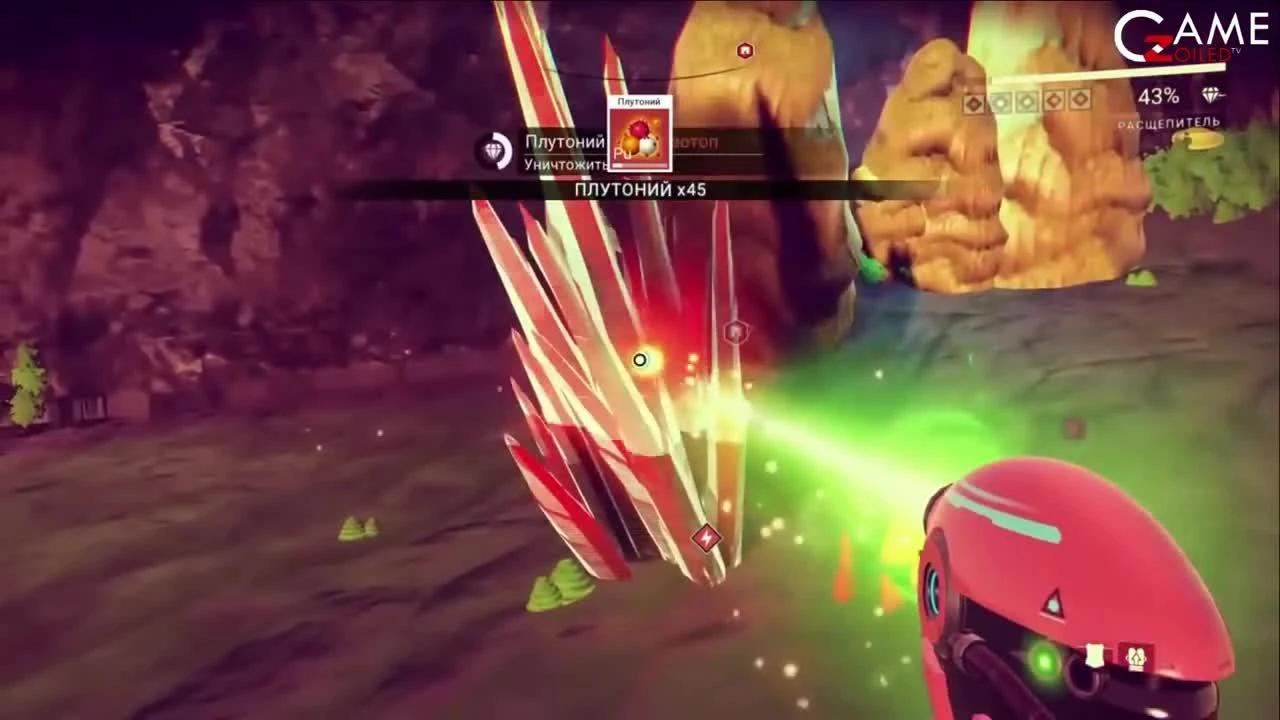The image size is (1280, 720).
Task: Select the rightmost diamond milestone icon
Action: point(1081,101)
